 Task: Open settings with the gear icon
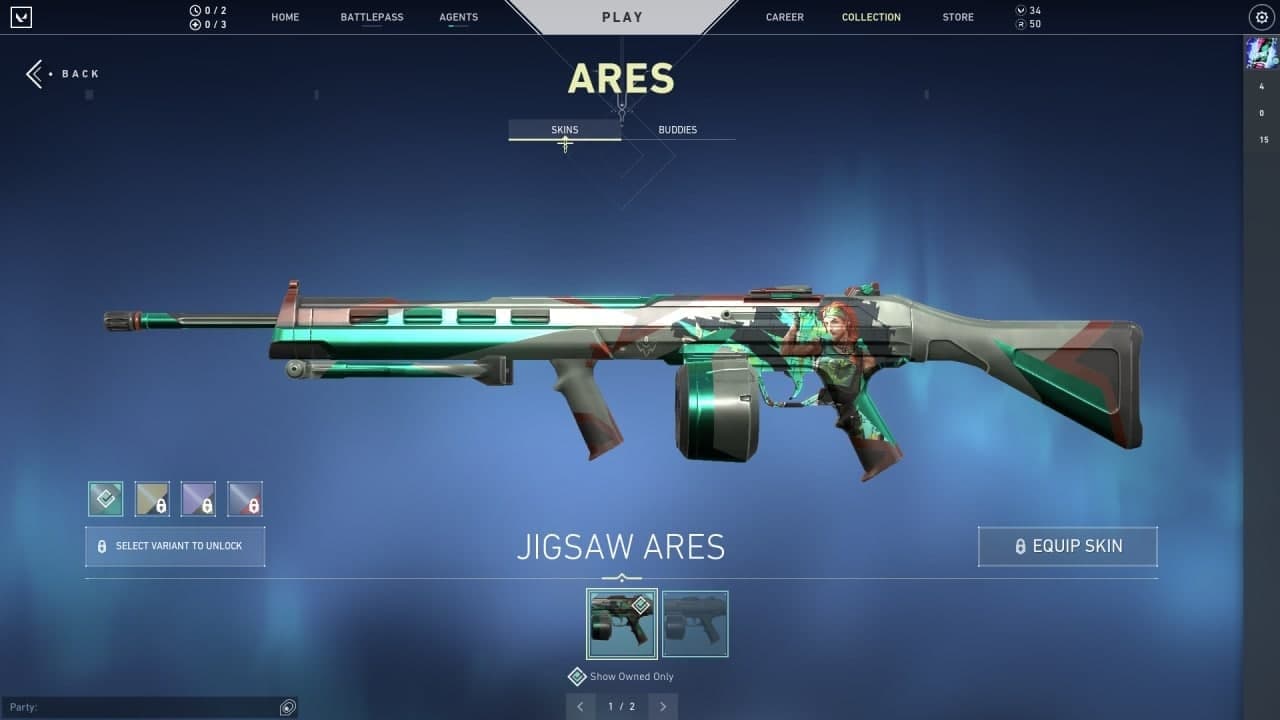(1261, 17)
